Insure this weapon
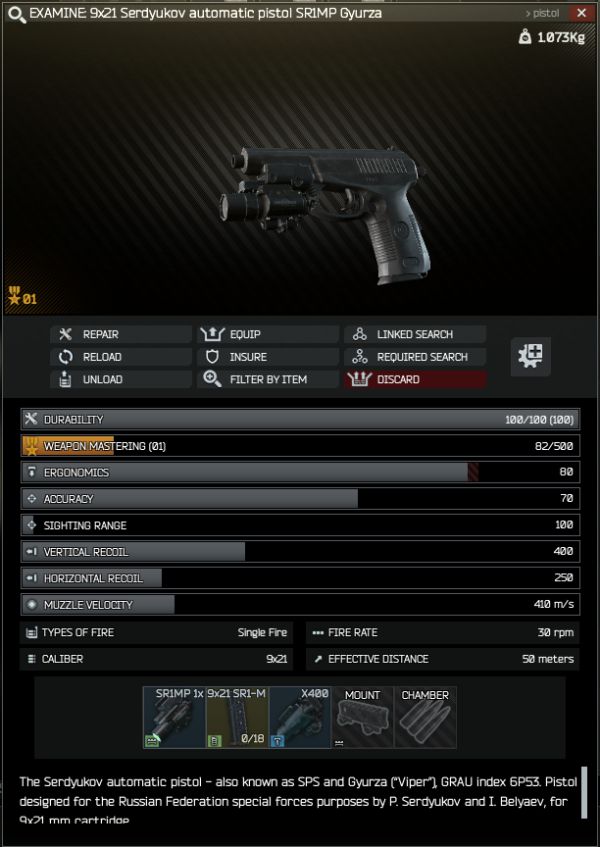 267,357
